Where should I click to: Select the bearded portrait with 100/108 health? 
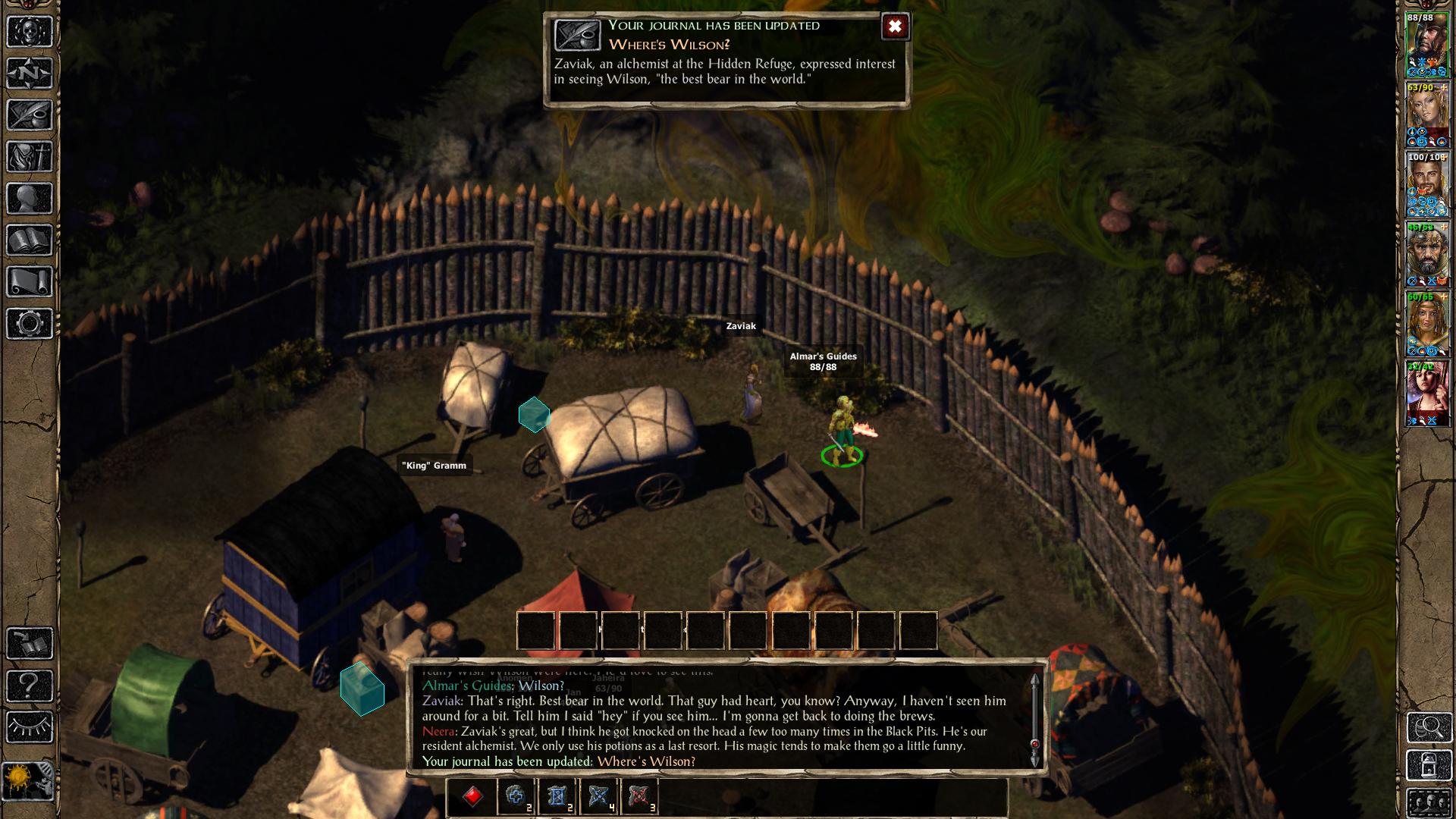coord(1427,184)
